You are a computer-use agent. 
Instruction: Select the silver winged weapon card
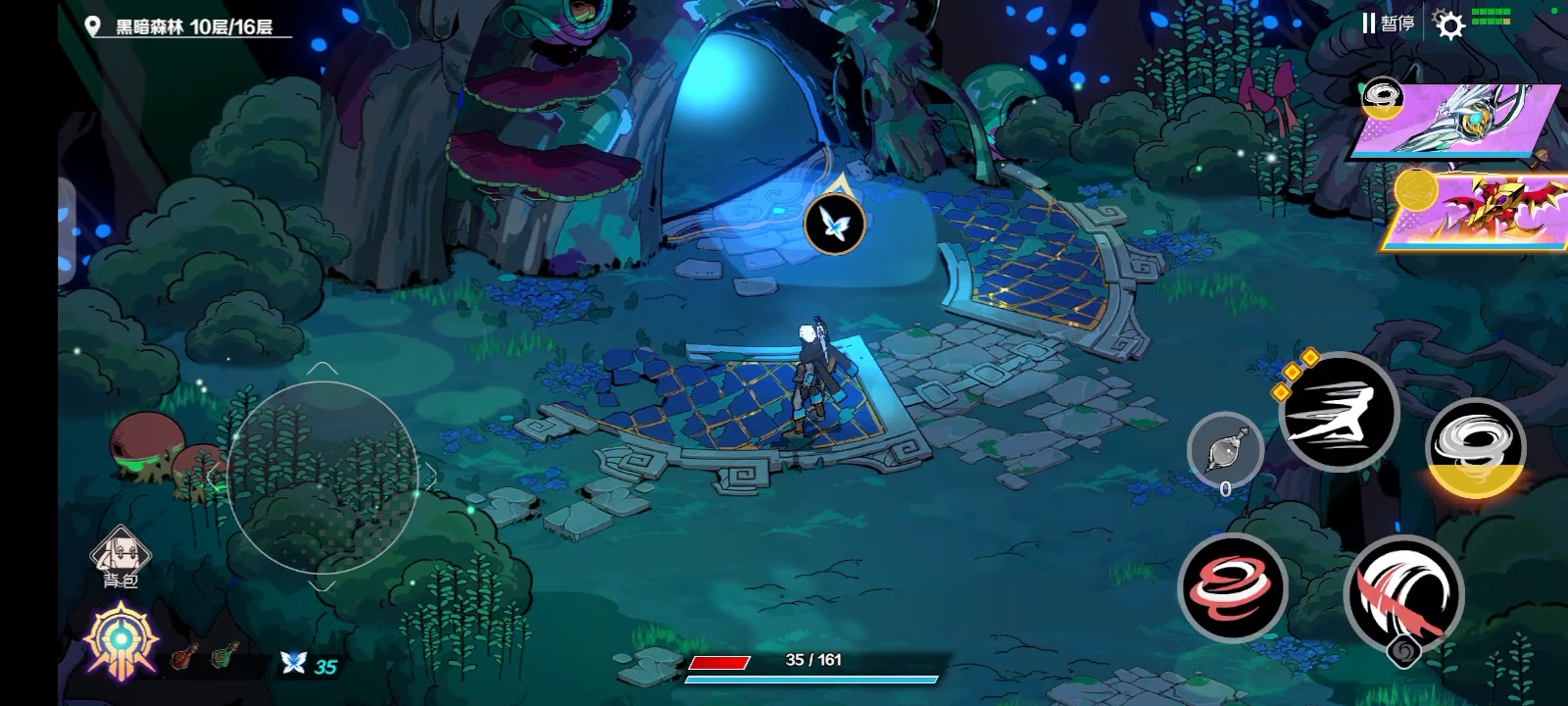(x=1459, y=120)
